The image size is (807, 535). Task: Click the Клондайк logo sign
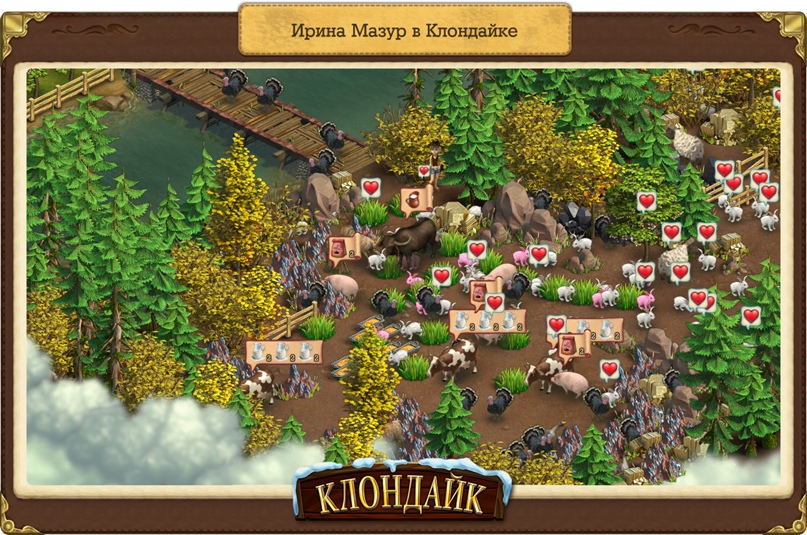click(x=403, y=495)
